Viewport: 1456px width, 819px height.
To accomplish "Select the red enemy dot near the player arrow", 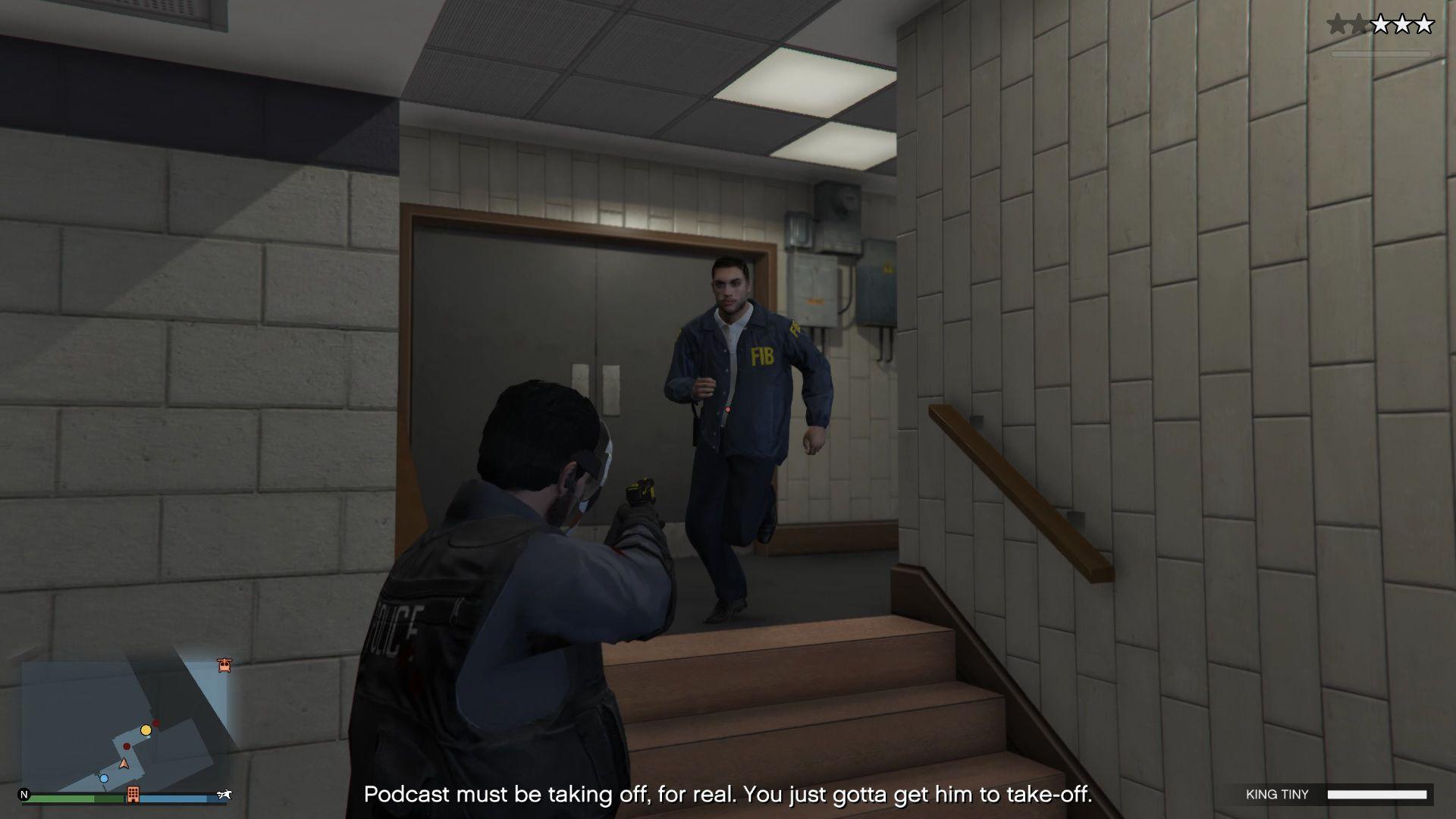I will coord(126,746).
